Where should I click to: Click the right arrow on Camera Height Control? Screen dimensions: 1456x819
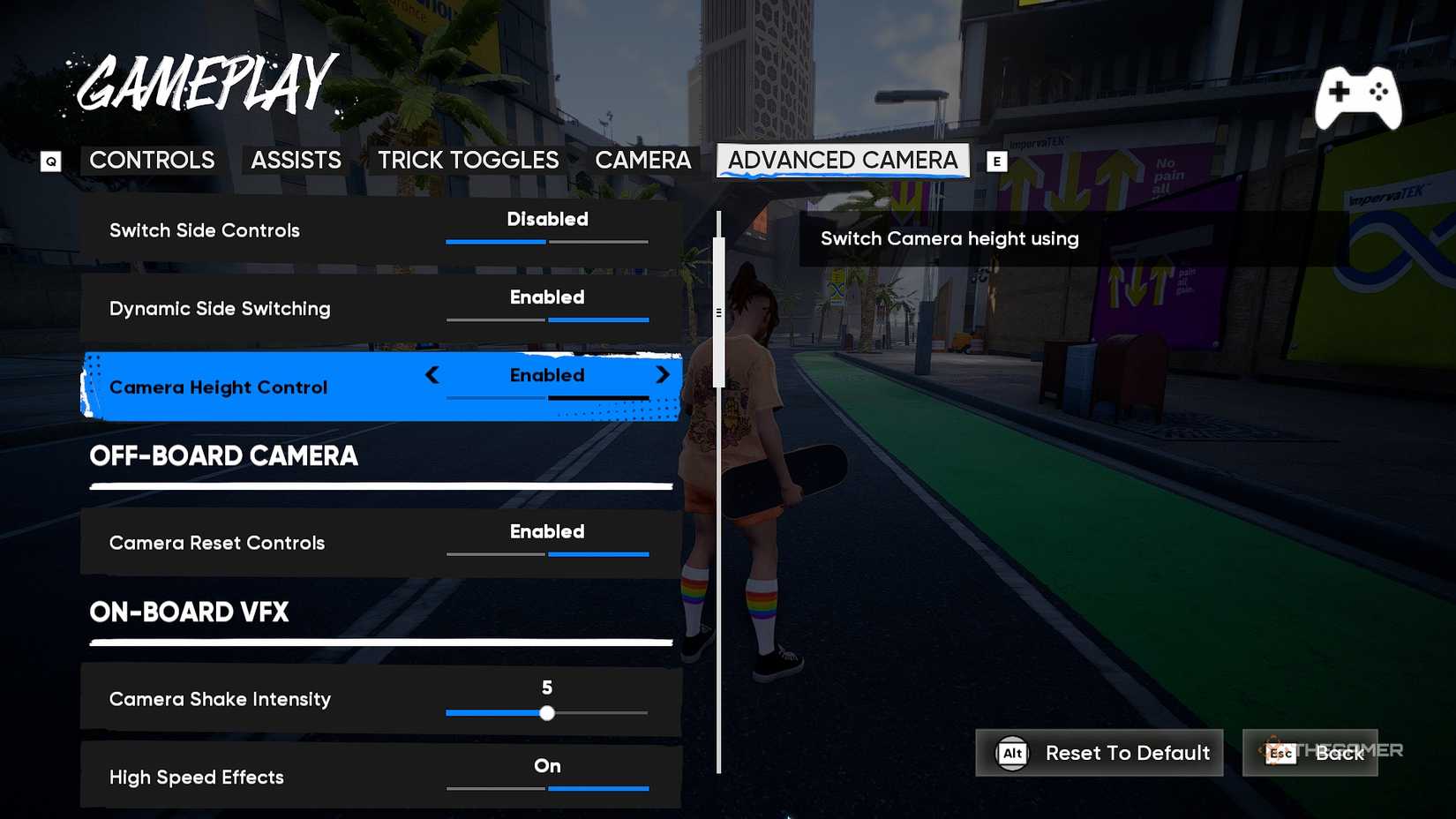tap(663, 375)
